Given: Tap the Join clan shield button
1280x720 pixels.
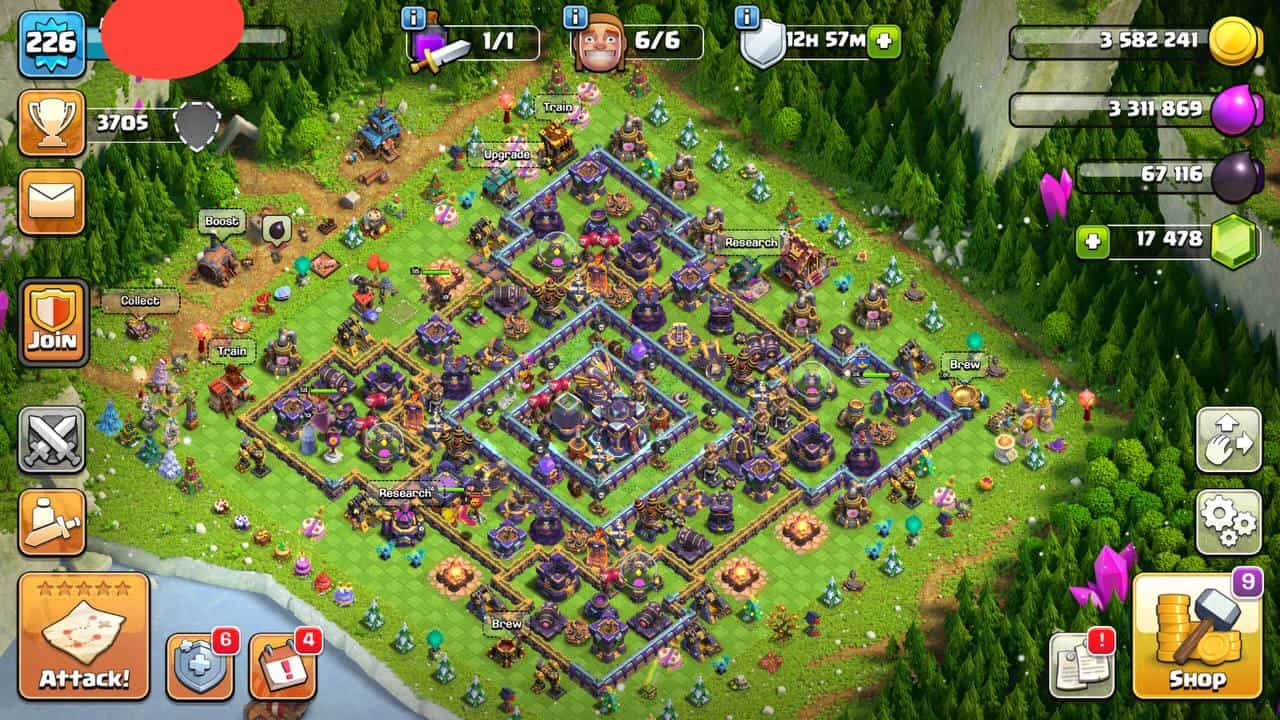Looking at the screenshot, I should 53,322.
